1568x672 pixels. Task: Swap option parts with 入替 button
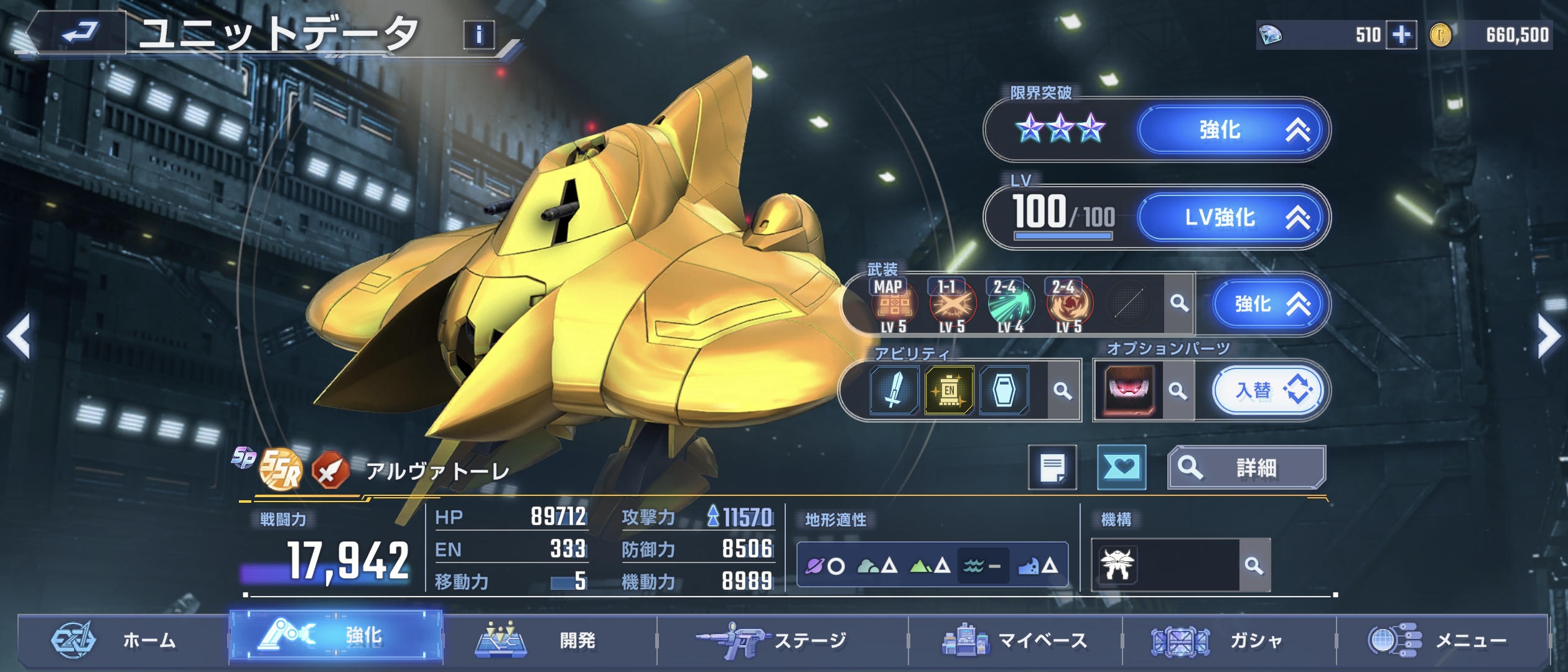tap(1269, 391)
